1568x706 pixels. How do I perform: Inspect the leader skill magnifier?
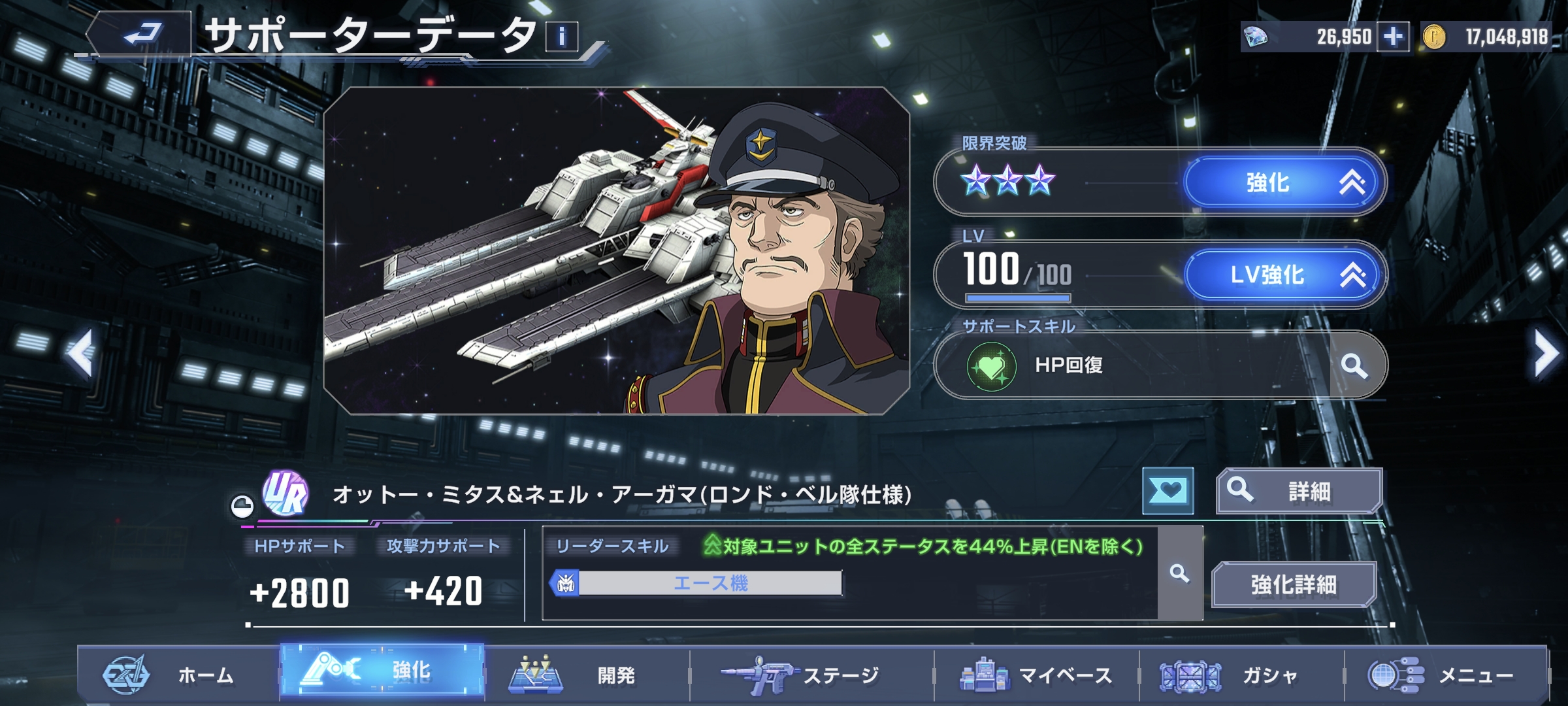[x=1179, y=574]
